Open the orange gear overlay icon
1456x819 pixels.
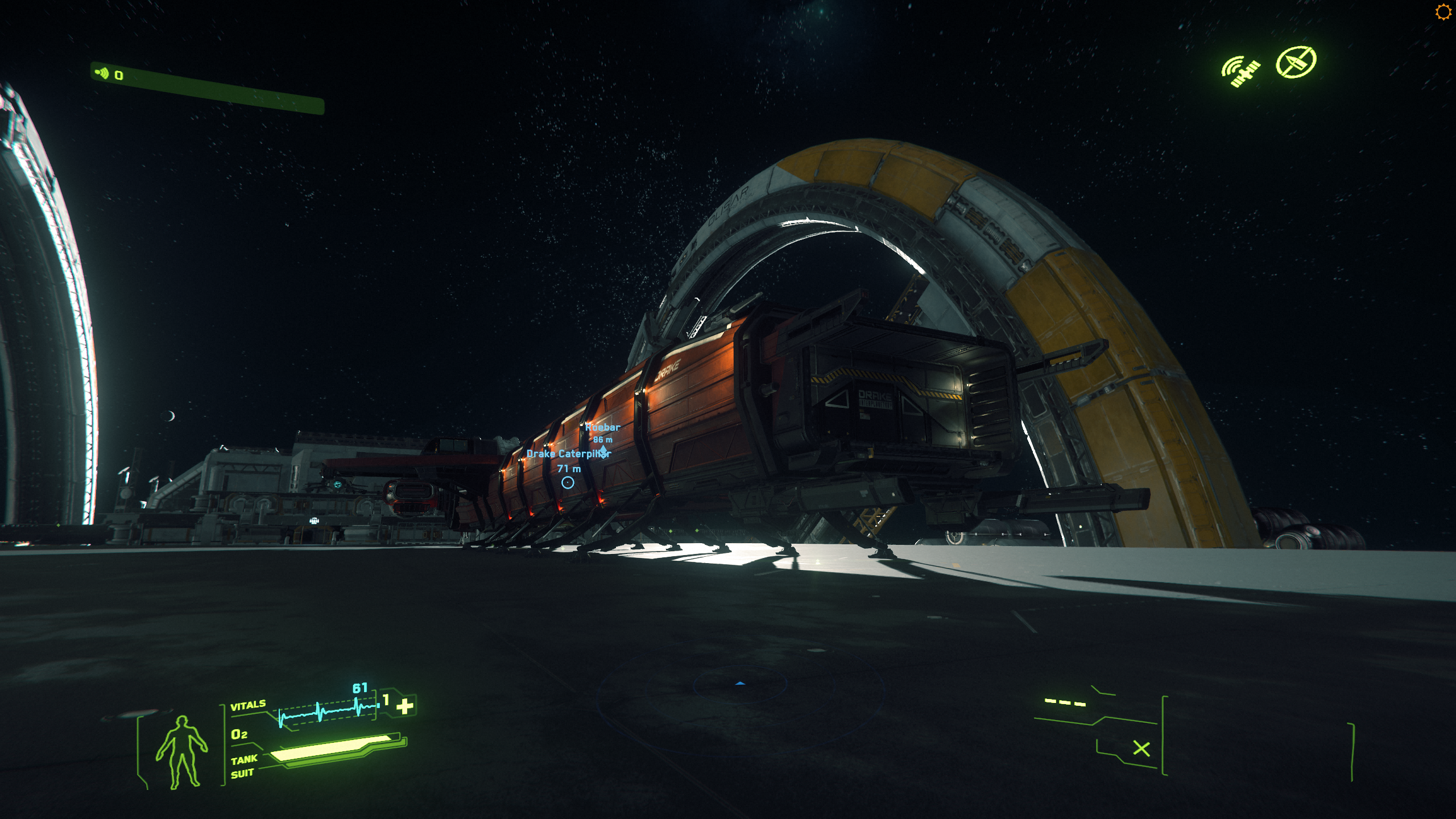[x=1443, y=12]
